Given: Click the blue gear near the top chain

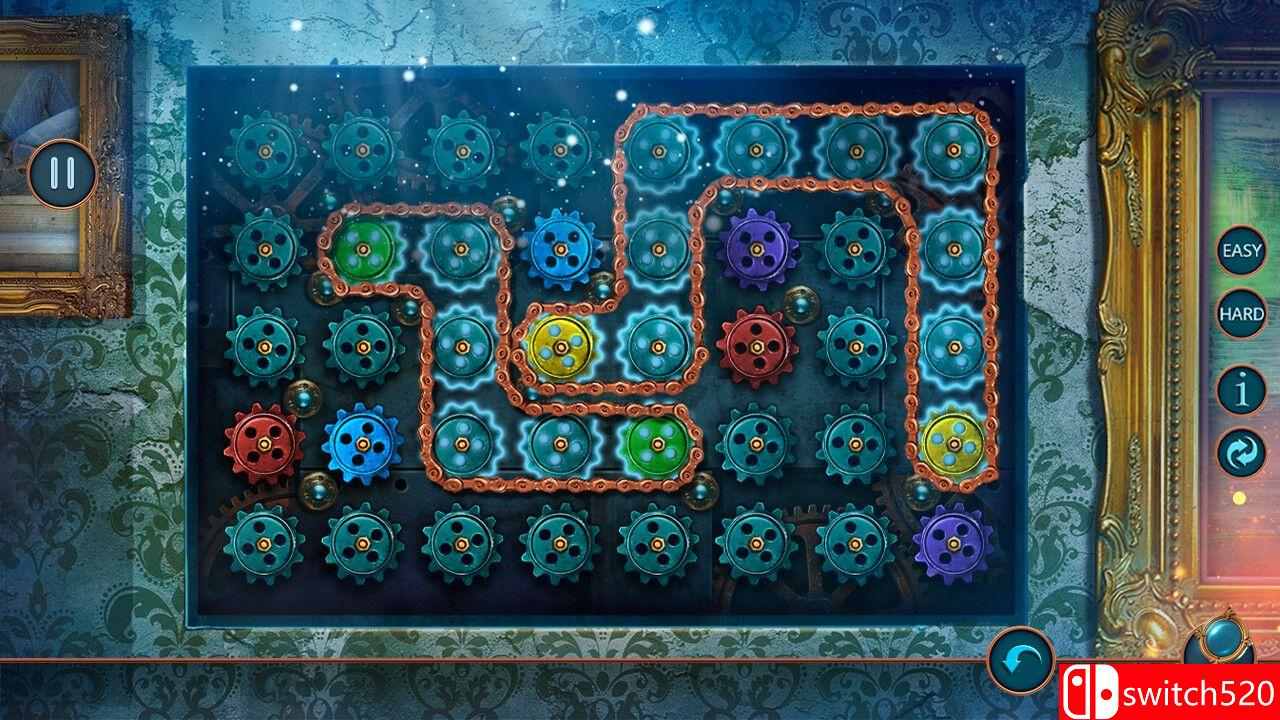Looking at the screenshot, I should tap(560, 246).
